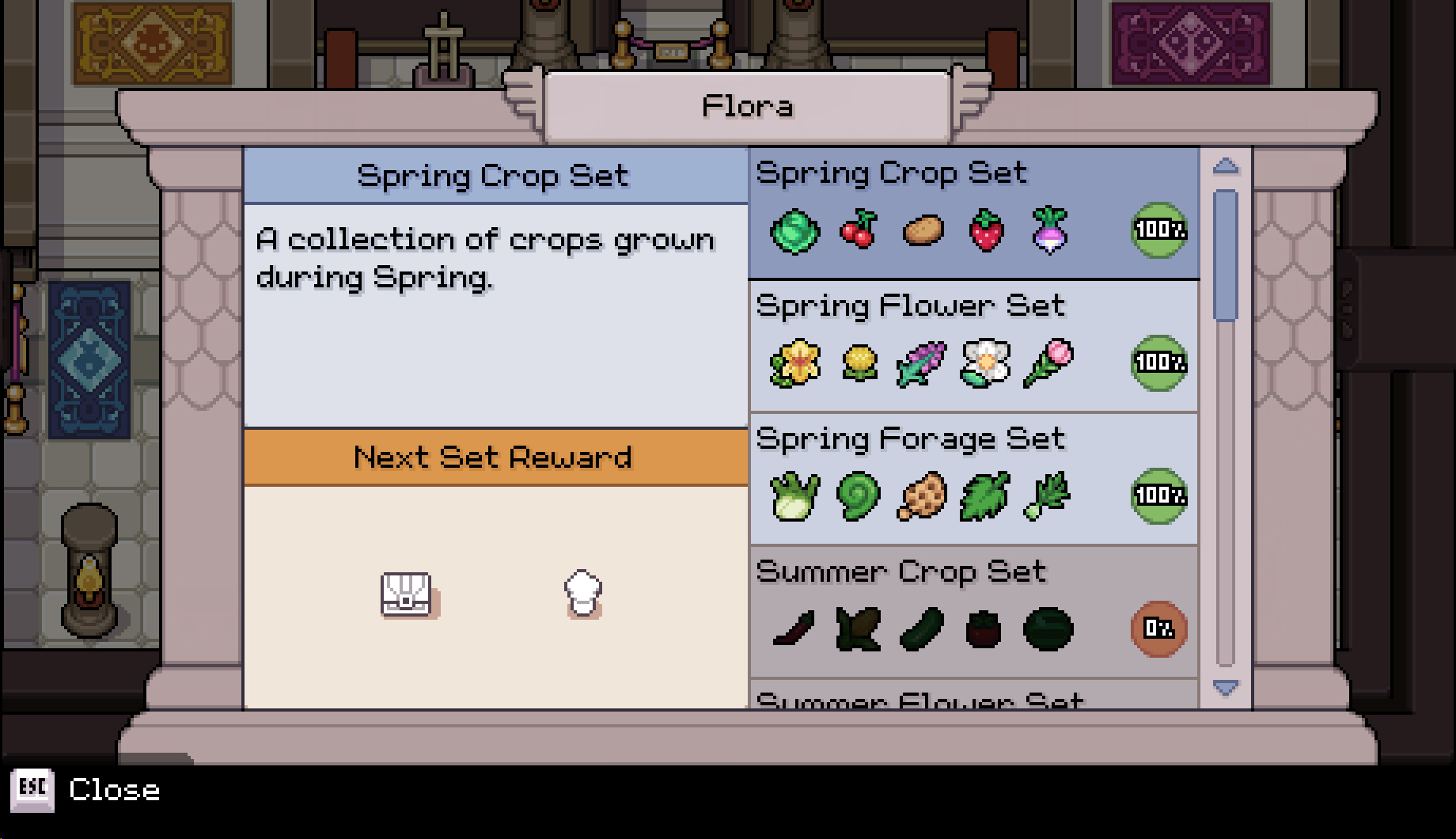1456x839 pixels.
Task: Select the Spring Flower Set panel
Action: point(973,344)
